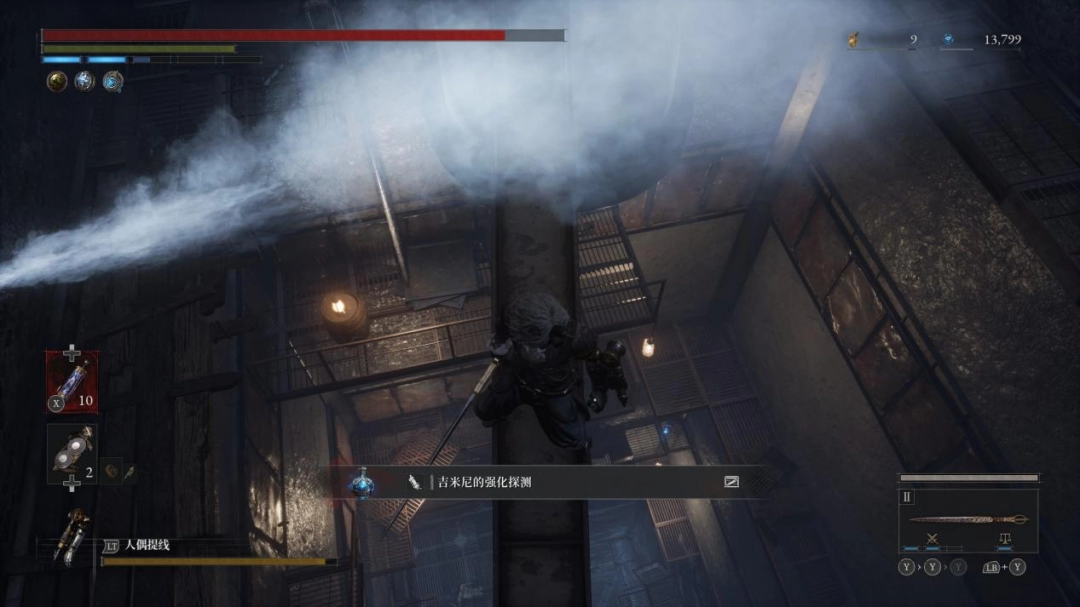Click the blue swirl buff status icon
This screenshot has width=1080, height=607.
113,82
